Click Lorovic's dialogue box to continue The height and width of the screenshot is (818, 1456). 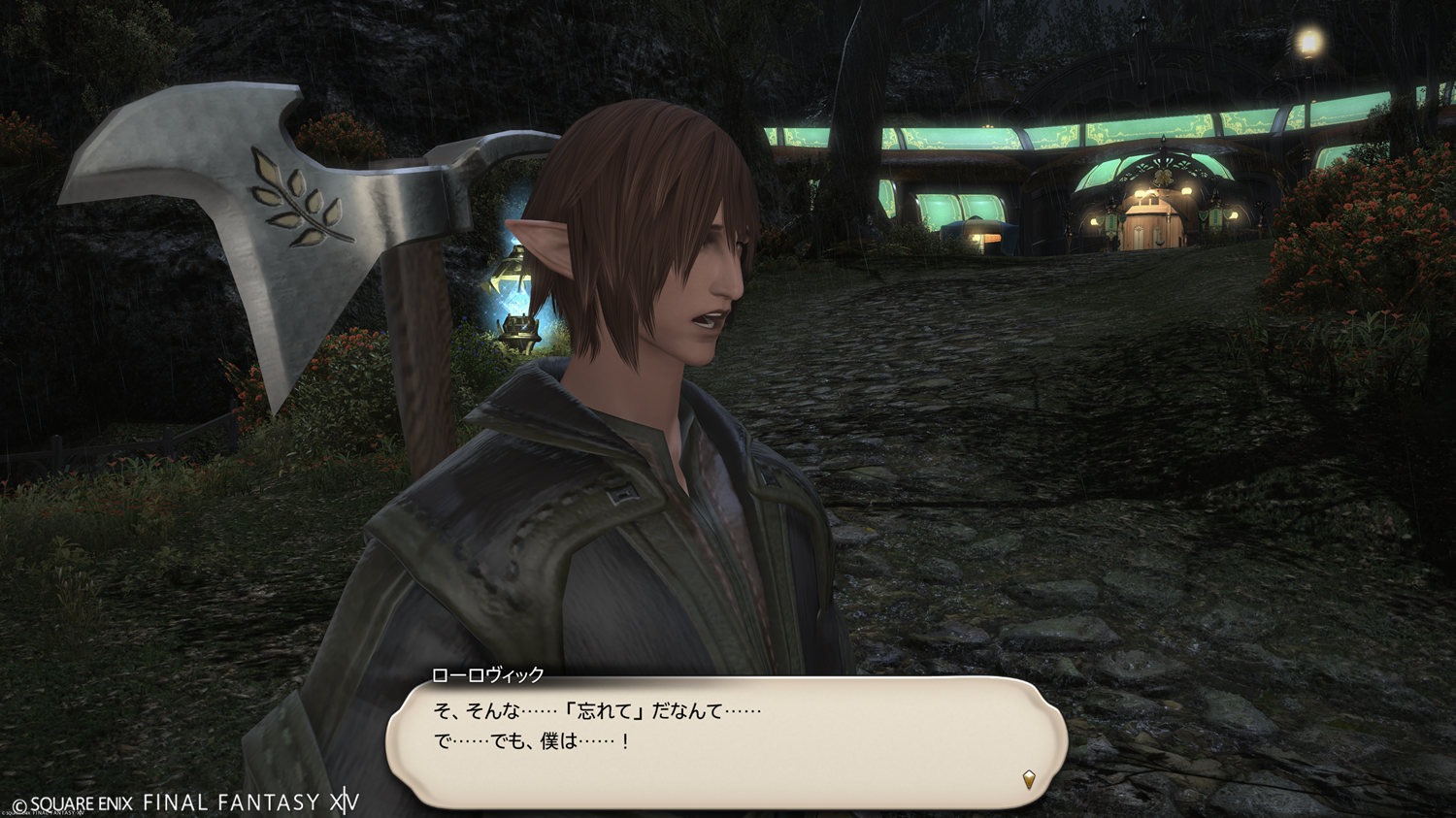coord(726,742)
